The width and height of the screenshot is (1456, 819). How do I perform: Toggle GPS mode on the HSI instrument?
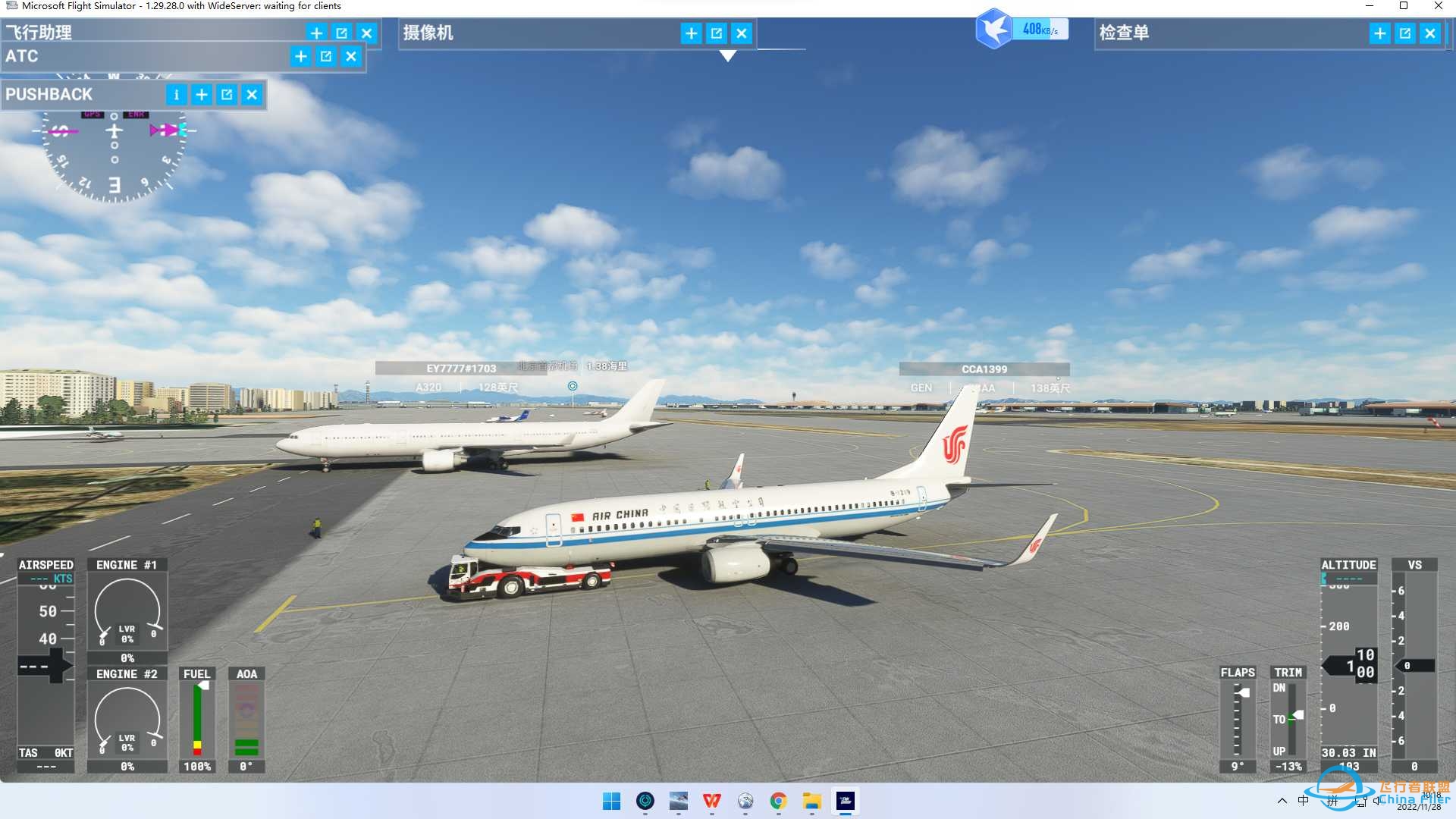92,114
